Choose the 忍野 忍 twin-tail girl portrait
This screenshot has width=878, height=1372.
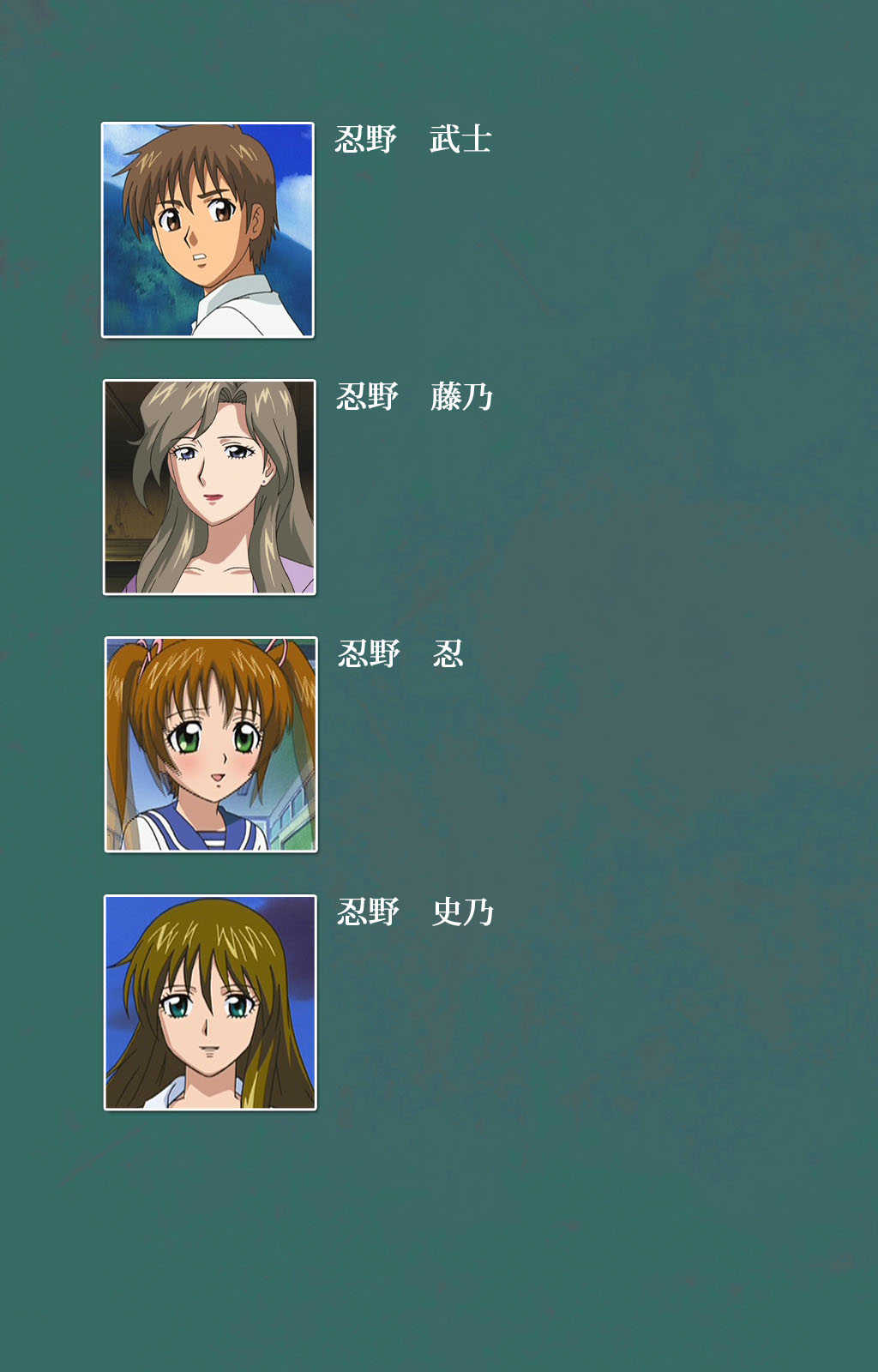(x=211, y=744)
